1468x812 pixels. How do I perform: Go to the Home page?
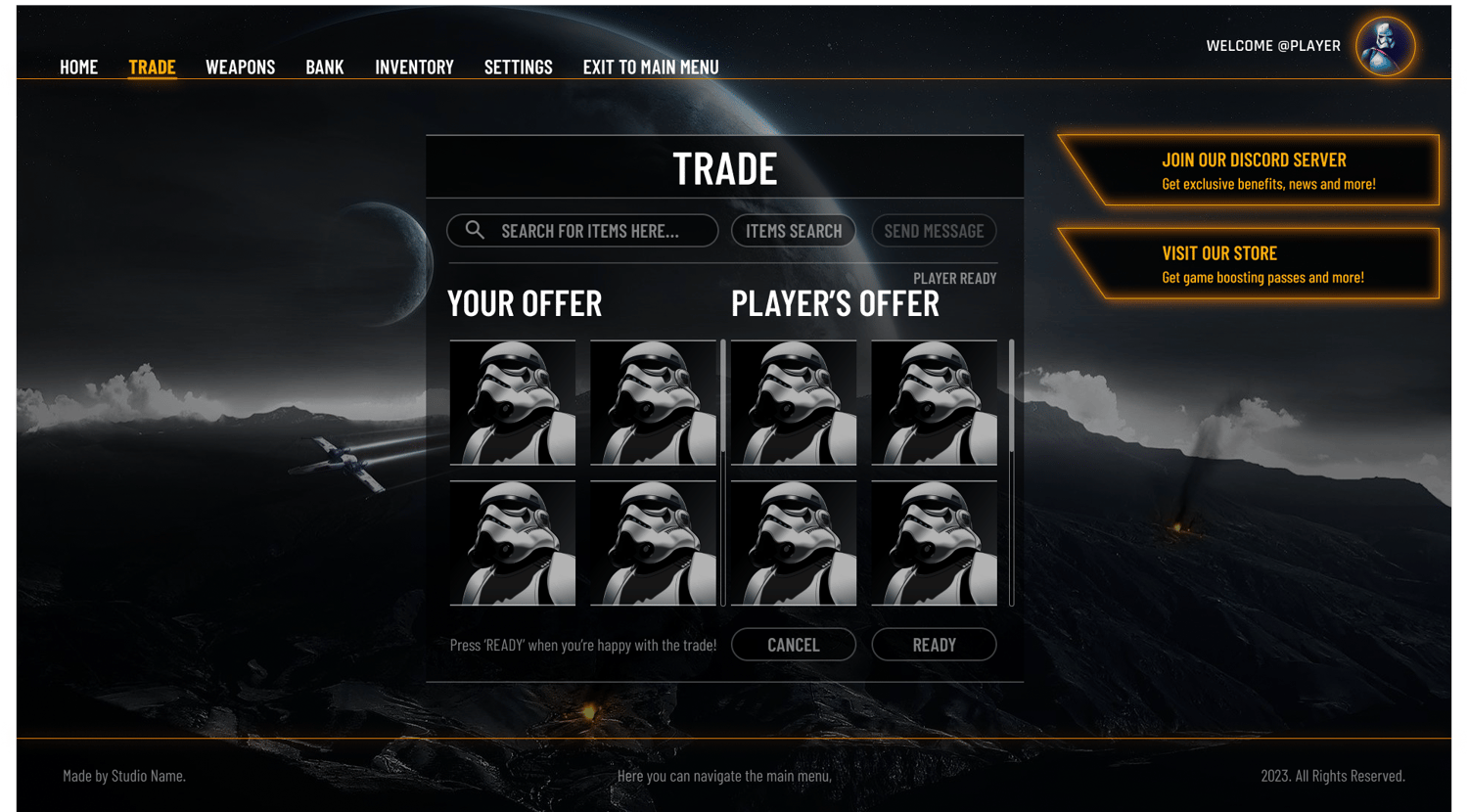(79, 68)
